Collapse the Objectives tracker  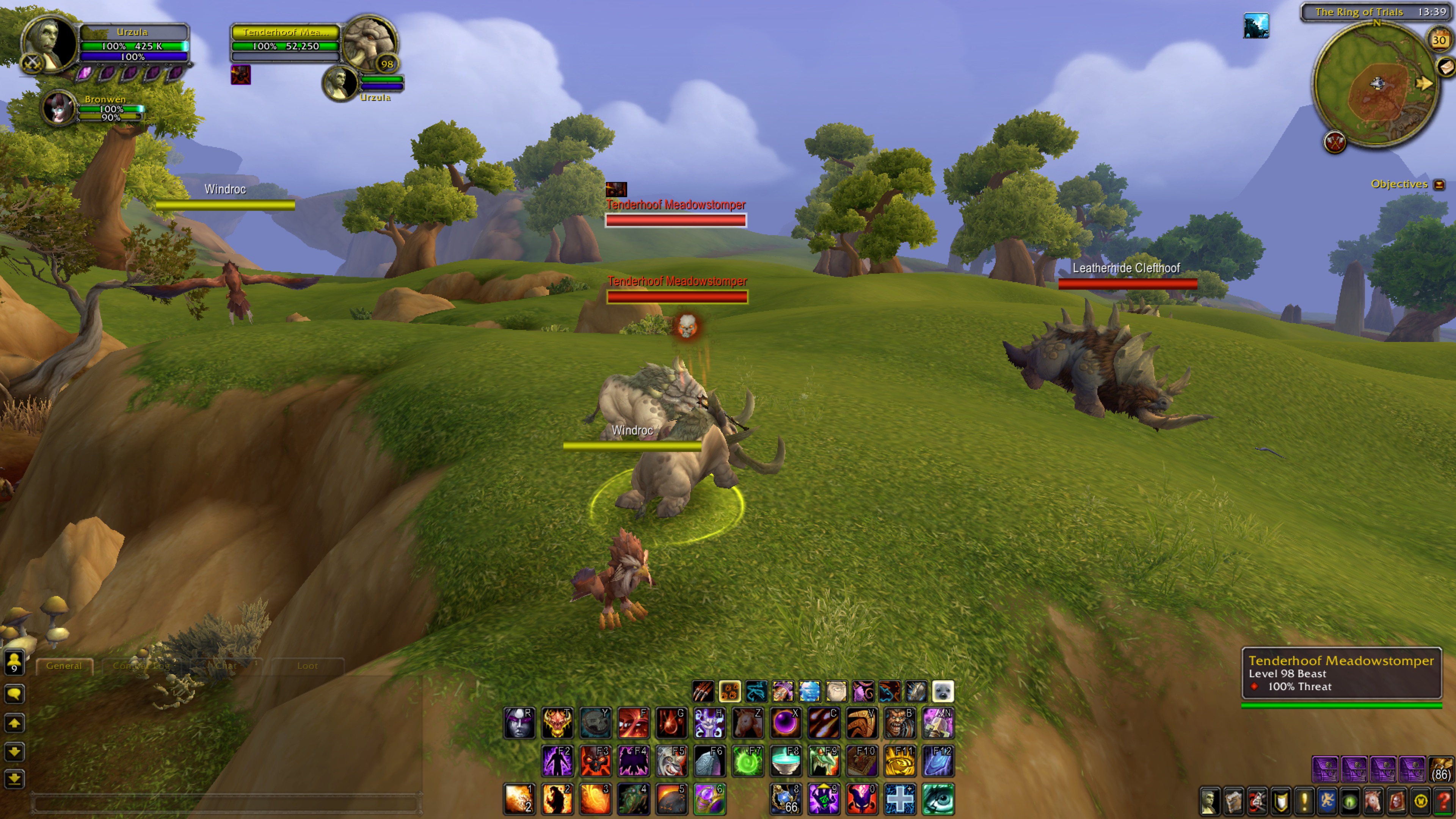[1439, 185]
